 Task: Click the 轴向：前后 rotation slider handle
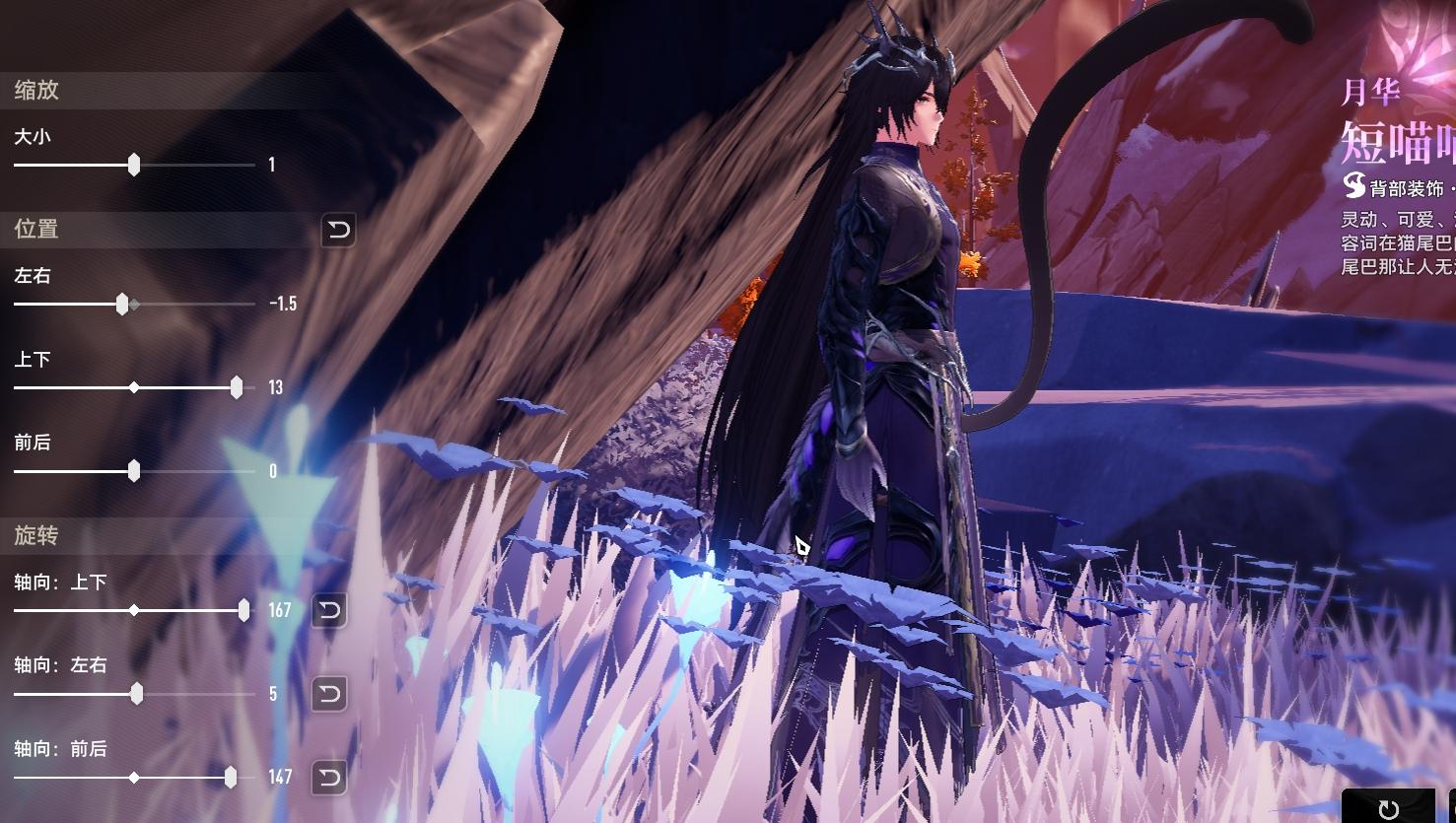pyautogui.click(x=231, y=778)
